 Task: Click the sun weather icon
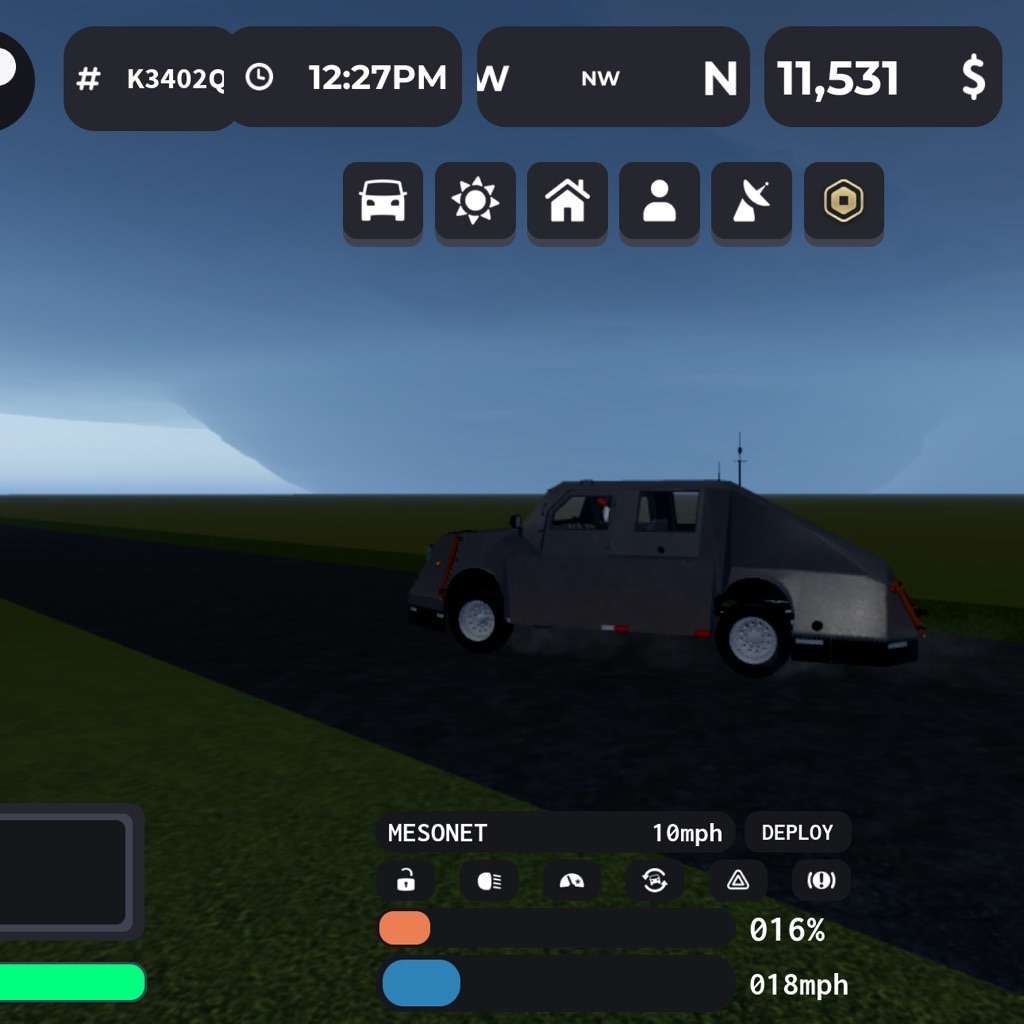475,202
